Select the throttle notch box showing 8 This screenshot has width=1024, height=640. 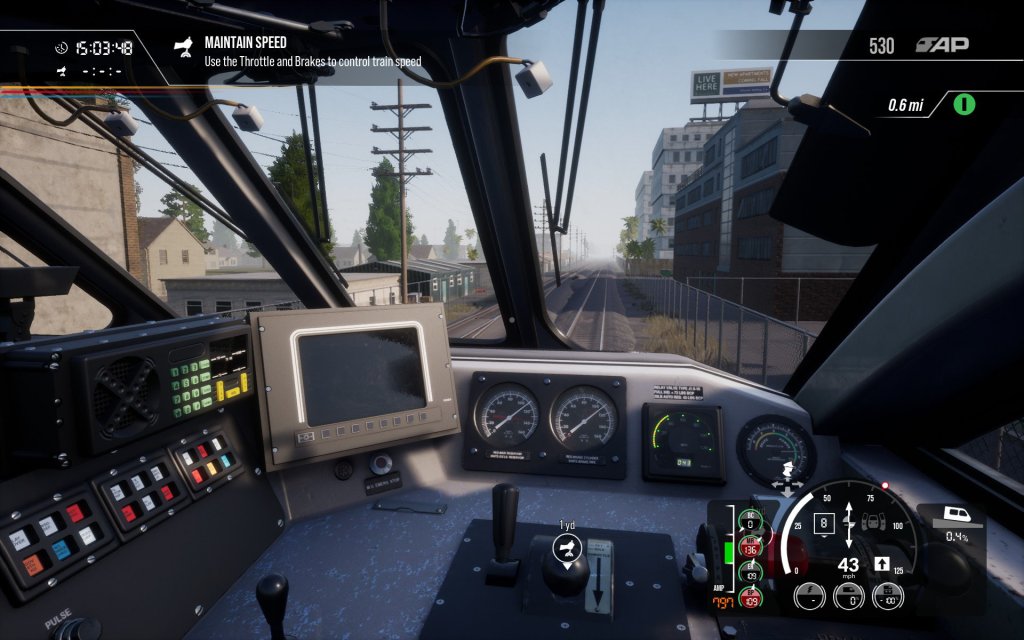[822, 522]
